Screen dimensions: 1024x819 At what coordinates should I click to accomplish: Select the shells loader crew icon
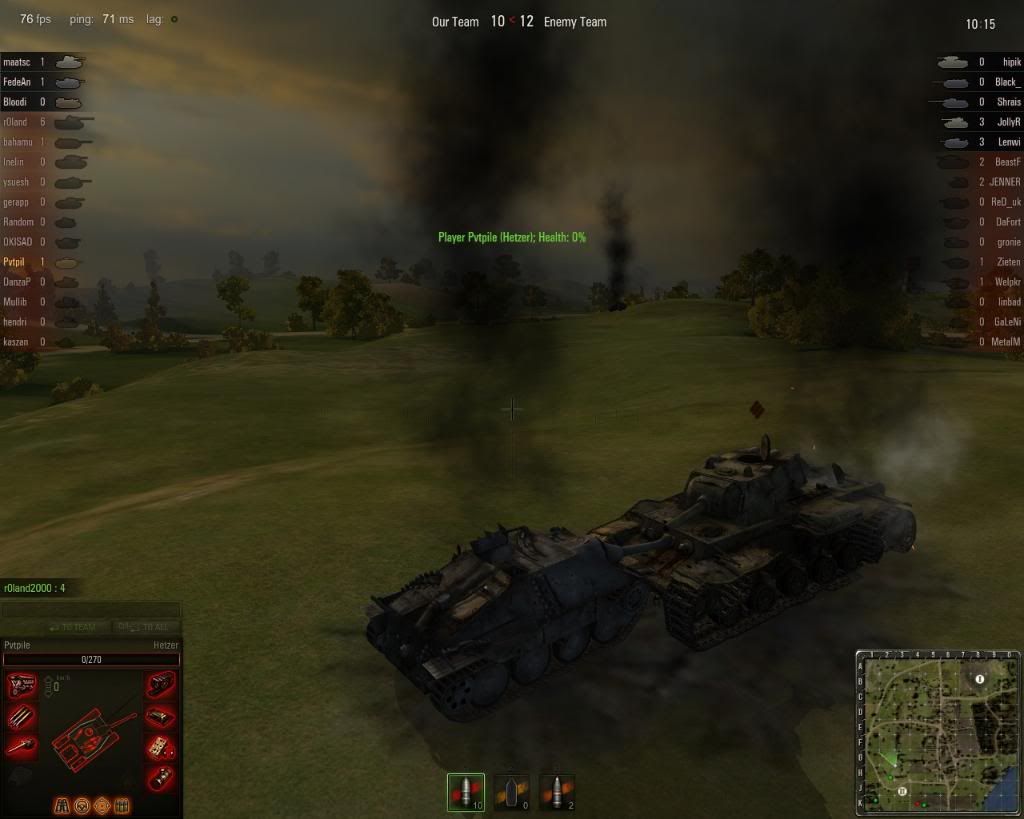tap(121, 804)
